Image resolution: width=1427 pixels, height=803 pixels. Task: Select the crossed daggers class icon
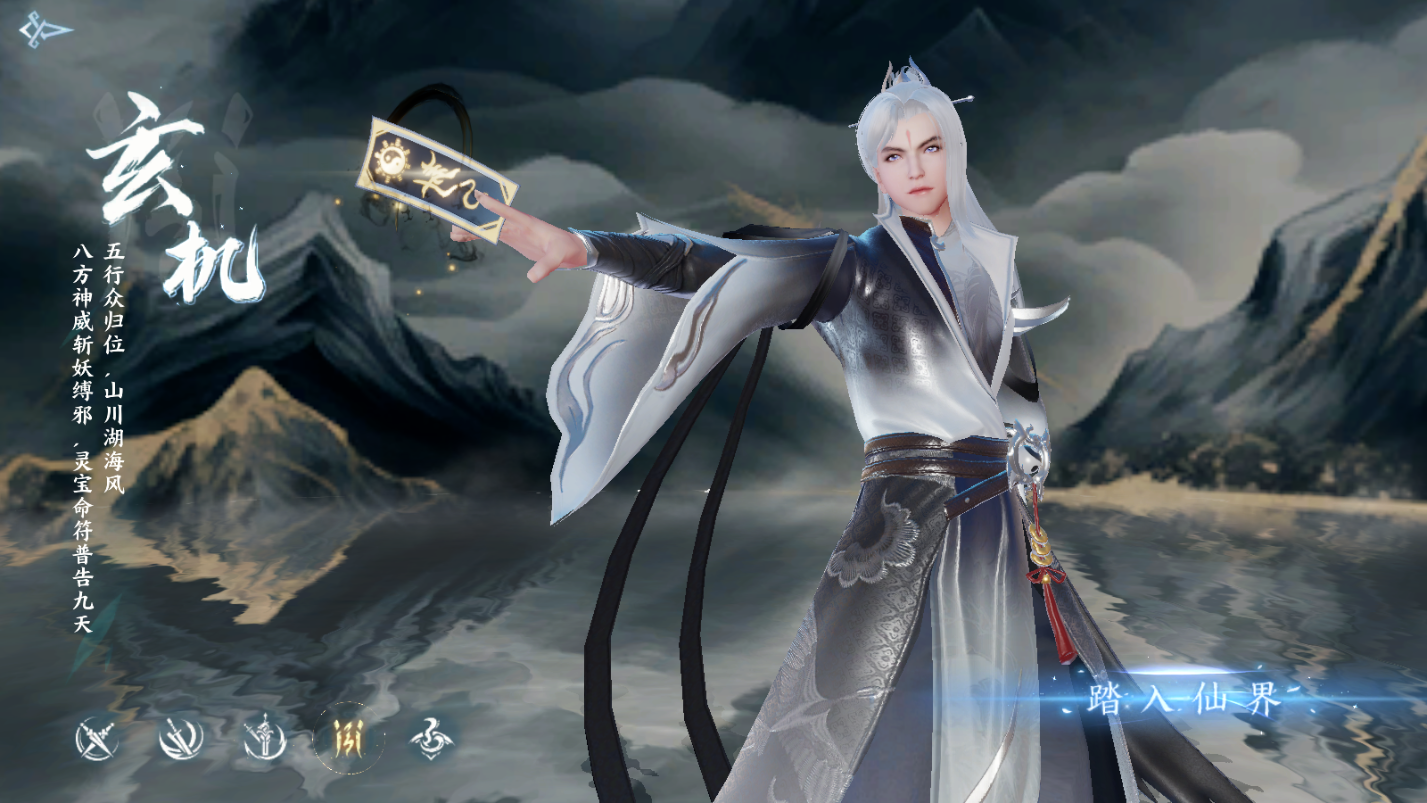(96, 740)
